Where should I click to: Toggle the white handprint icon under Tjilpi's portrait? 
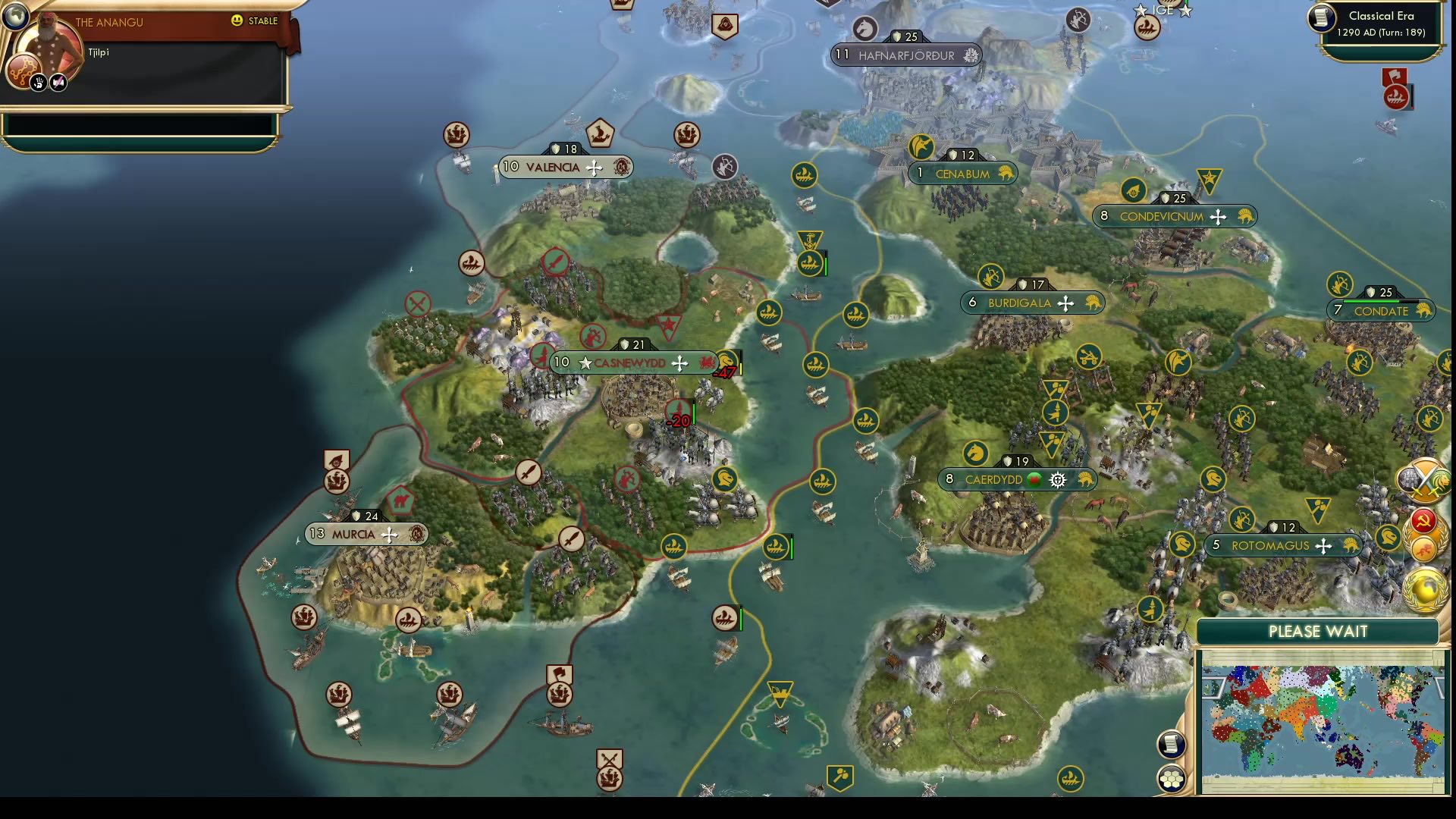click(38, 81)
